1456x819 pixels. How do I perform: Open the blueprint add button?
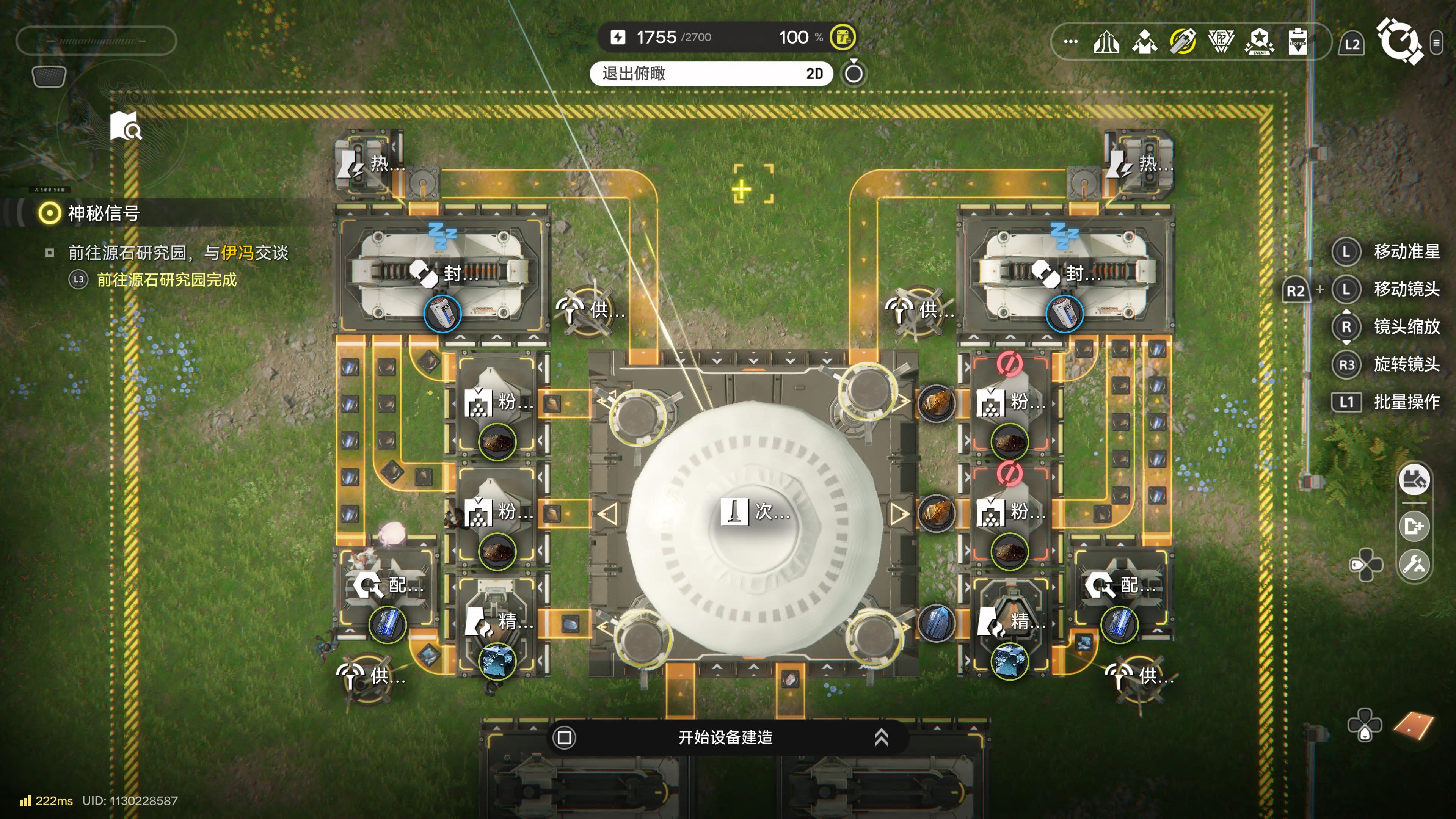(x=1414, y=526)
